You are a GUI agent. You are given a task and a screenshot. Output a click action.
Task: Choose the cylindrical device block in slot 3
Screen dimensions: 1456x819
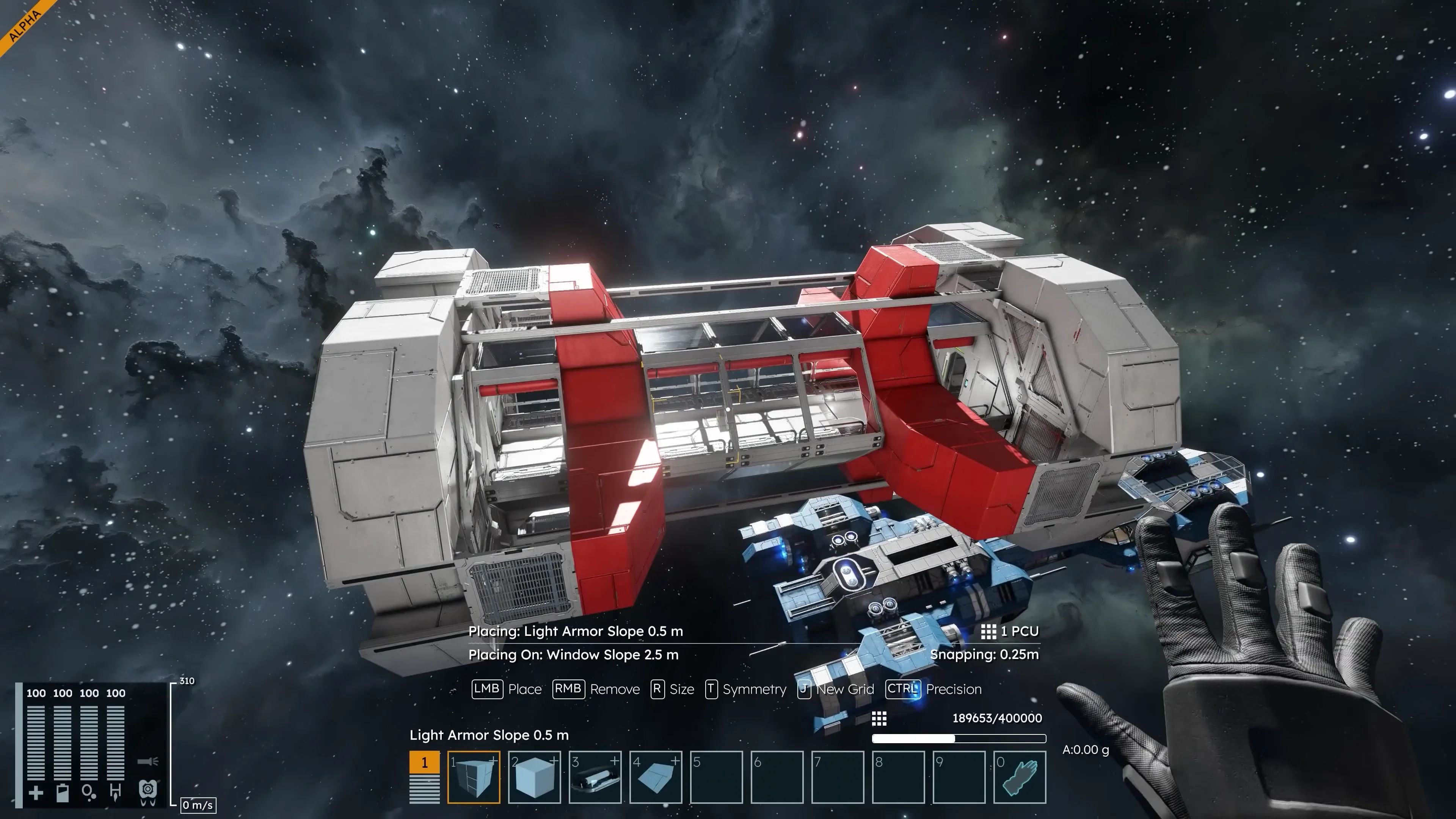point(595,777)
